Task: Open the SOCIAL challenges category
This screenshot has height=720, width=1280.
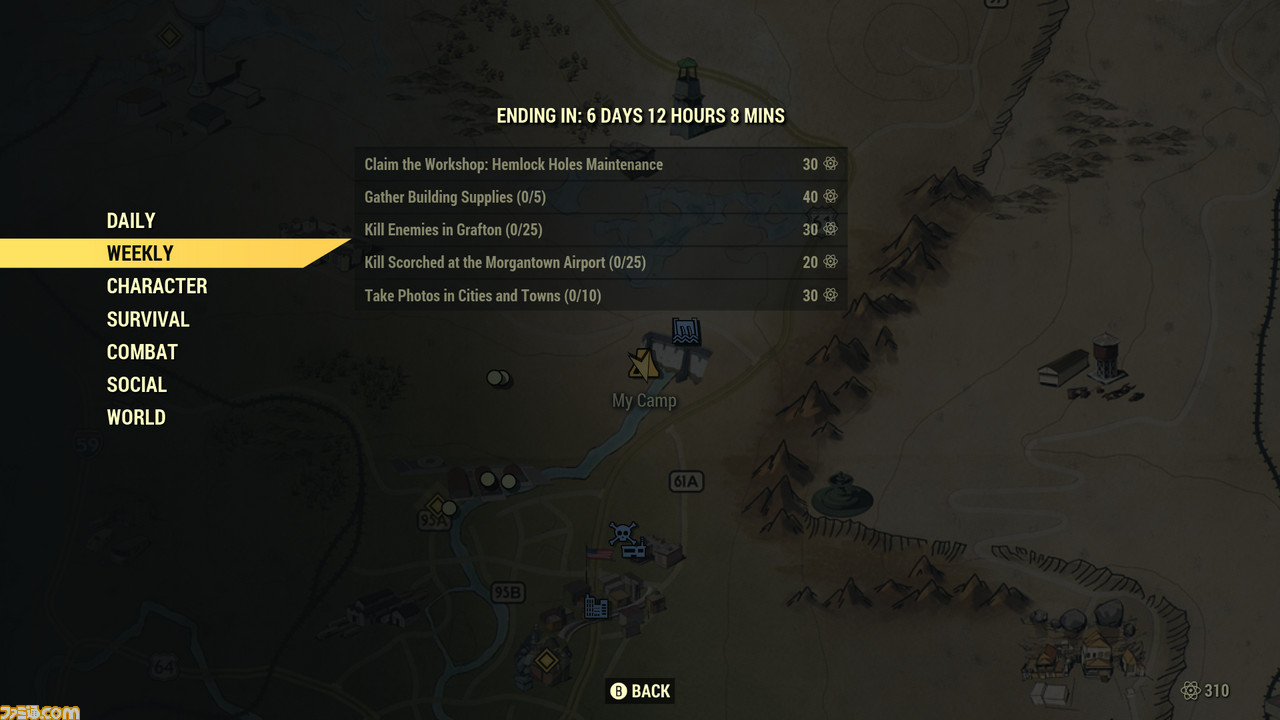Action: 136,384
